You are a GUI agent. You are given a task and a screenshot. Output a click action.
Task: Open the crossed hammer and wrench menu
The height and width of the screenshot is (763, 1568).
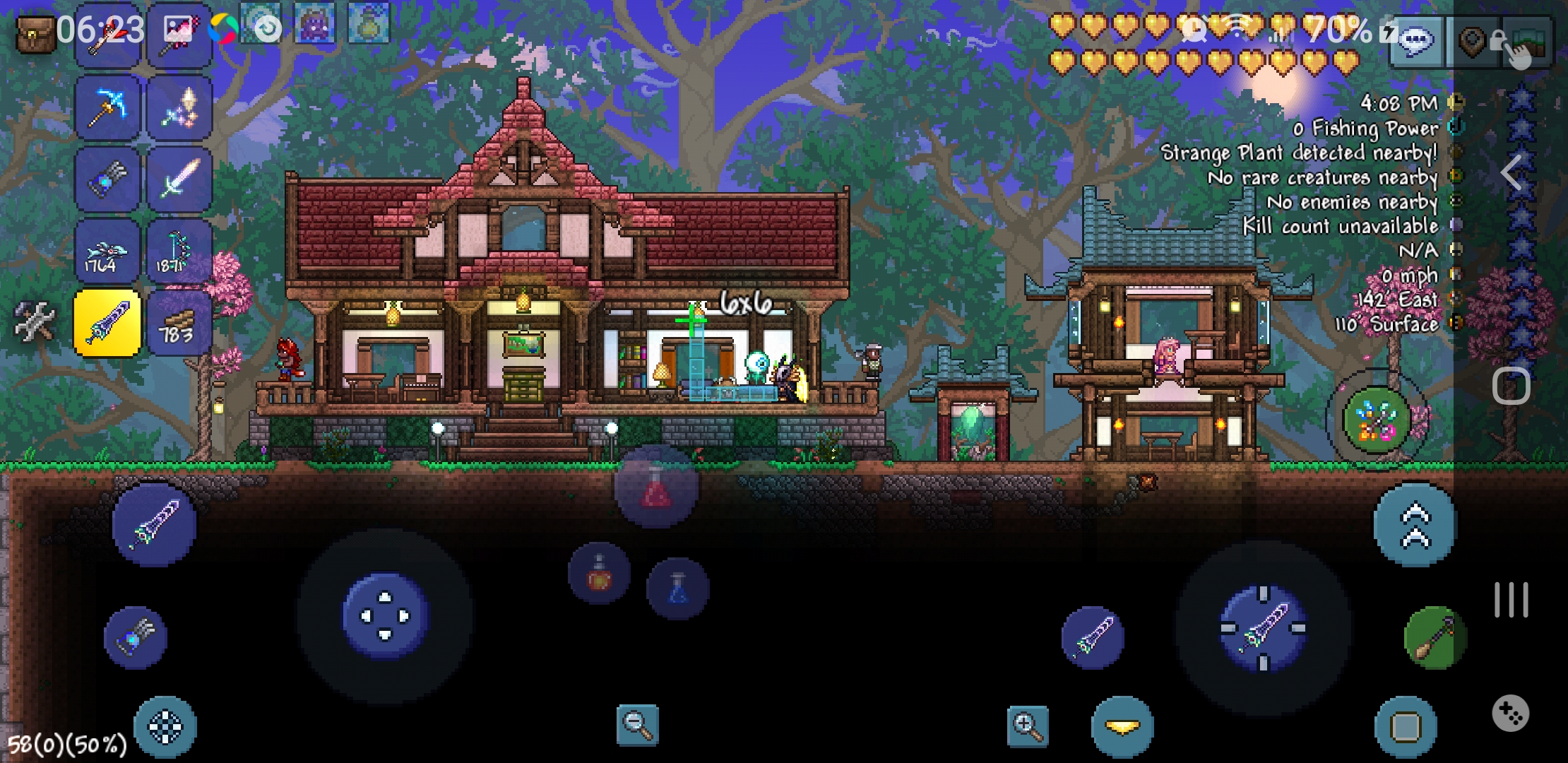coord(34,321)
